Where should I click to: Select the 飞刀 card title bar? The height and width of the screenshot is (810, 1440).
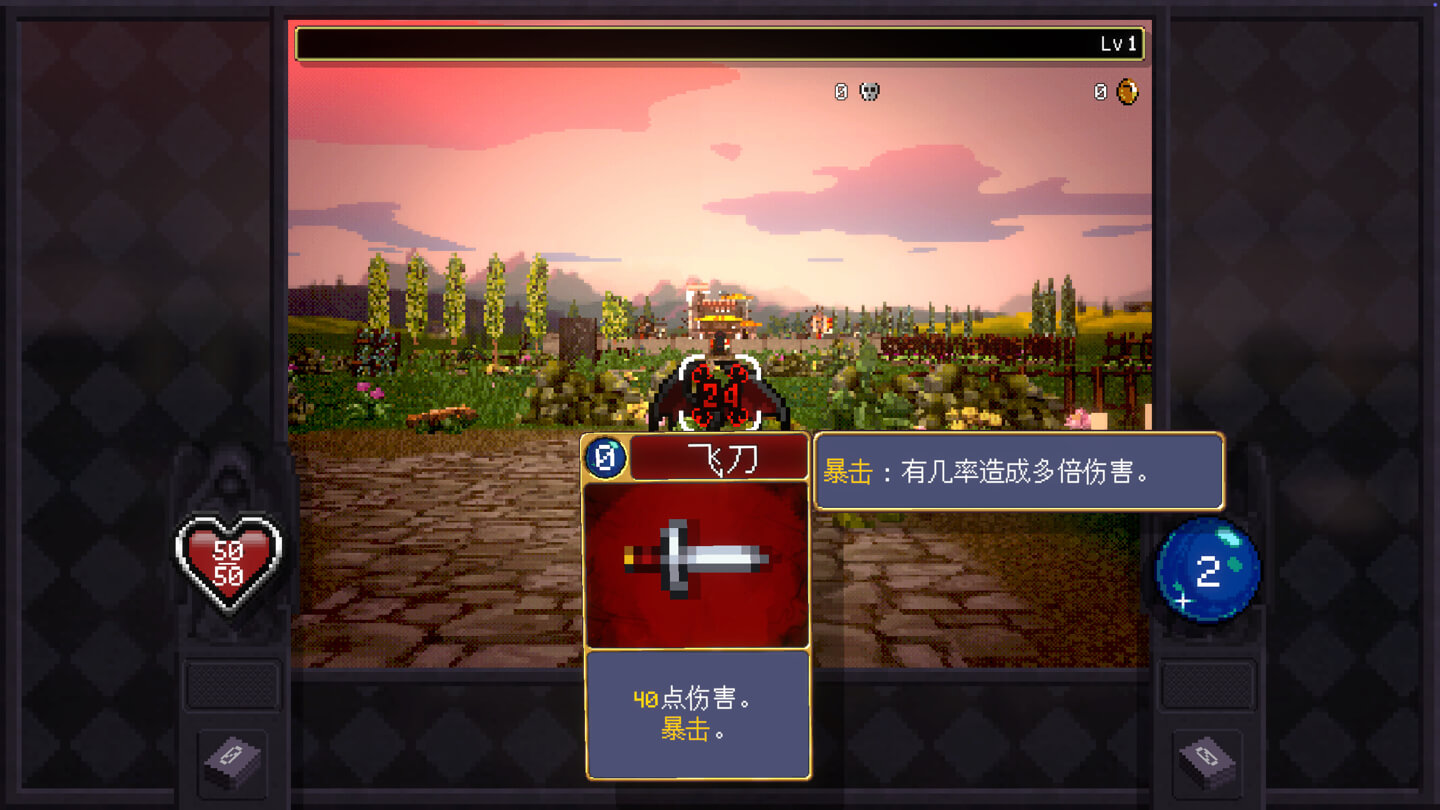point(720,458)
